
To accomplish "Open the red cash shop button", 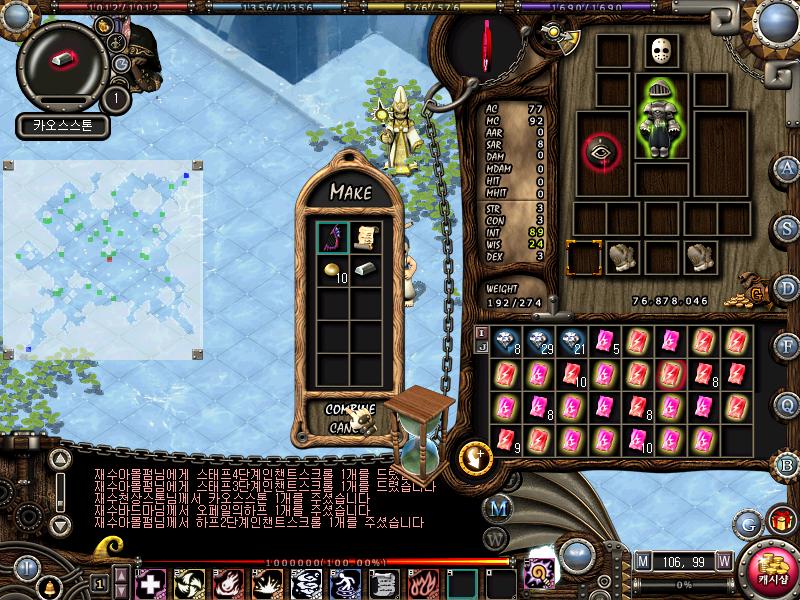I will (771, 569).
